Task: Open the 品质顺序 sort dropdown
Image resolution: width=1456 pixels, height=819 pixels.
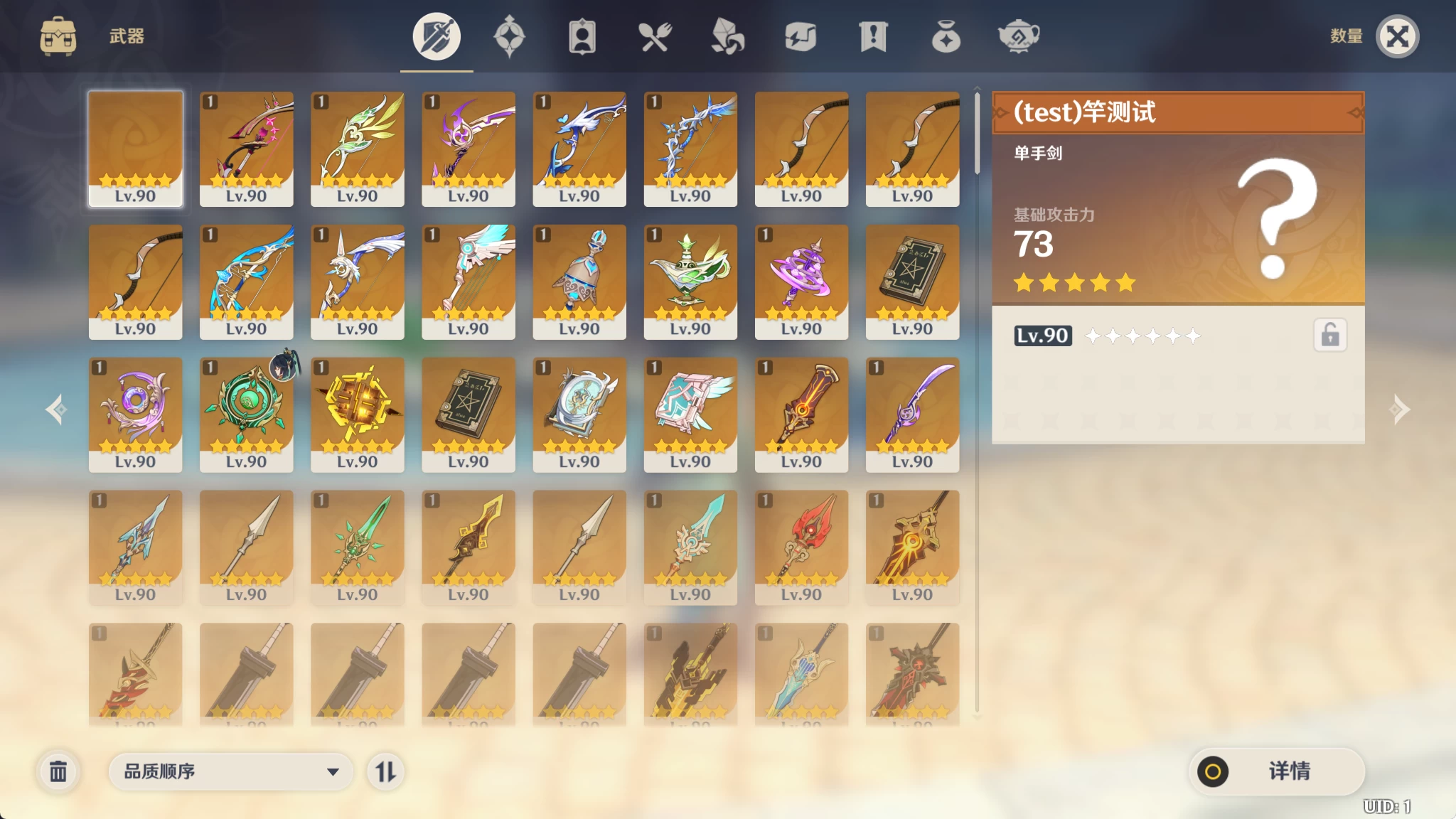Action: [231, 771]
